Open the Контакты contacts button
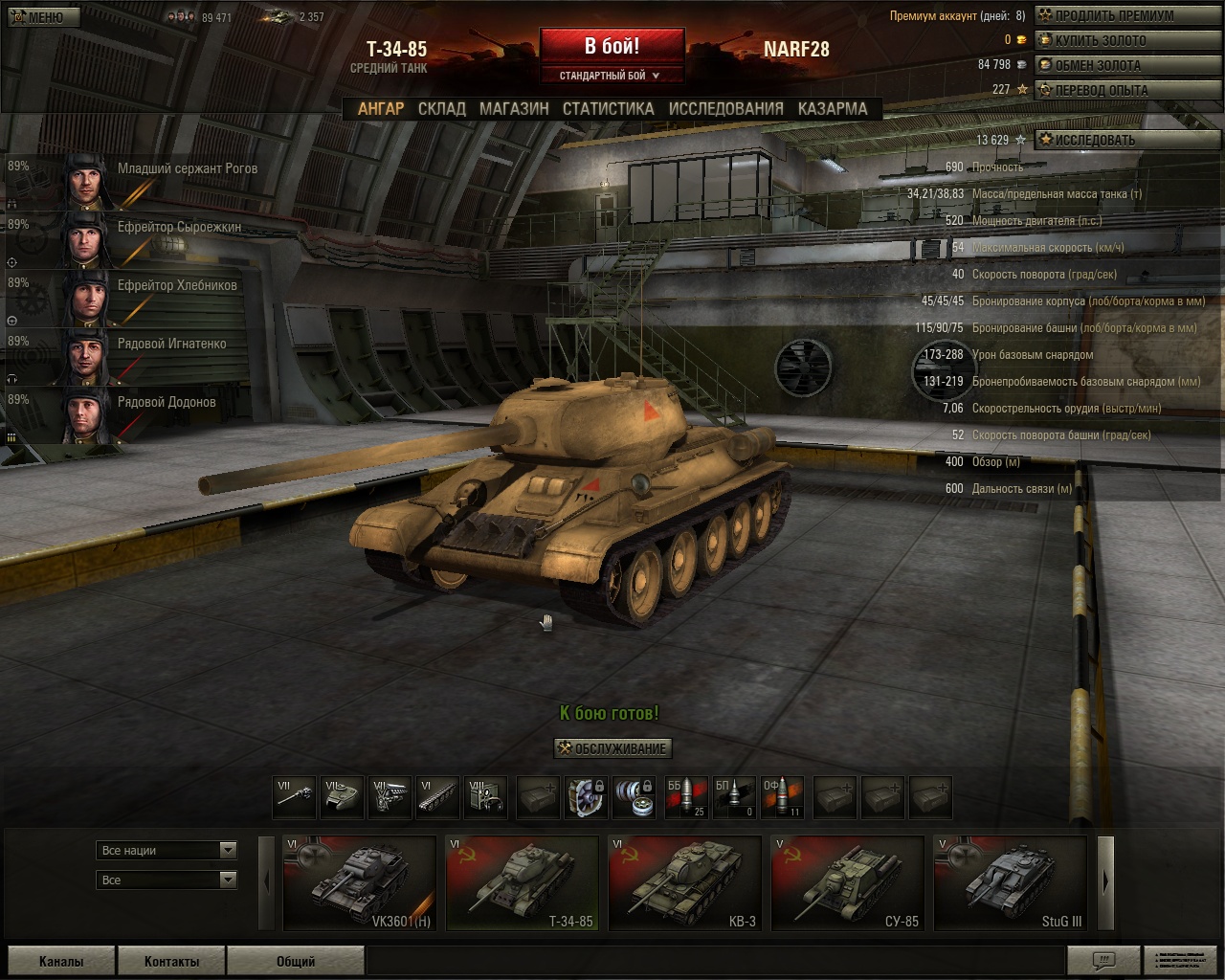1225x980 pixels. (x=172, y=962)
